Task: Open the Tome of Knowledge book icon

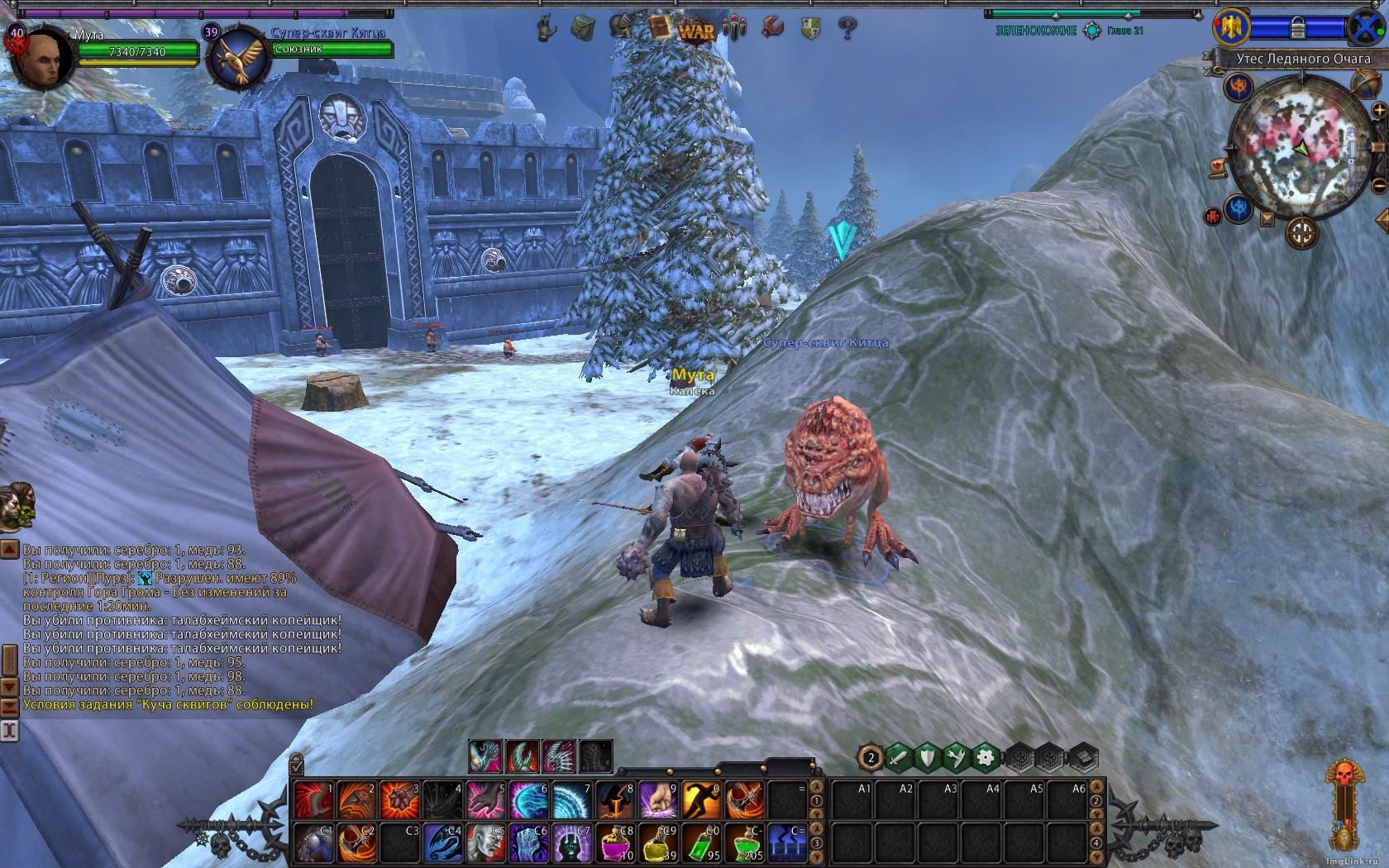Action: pyautogui.click(x=659, y=27)
